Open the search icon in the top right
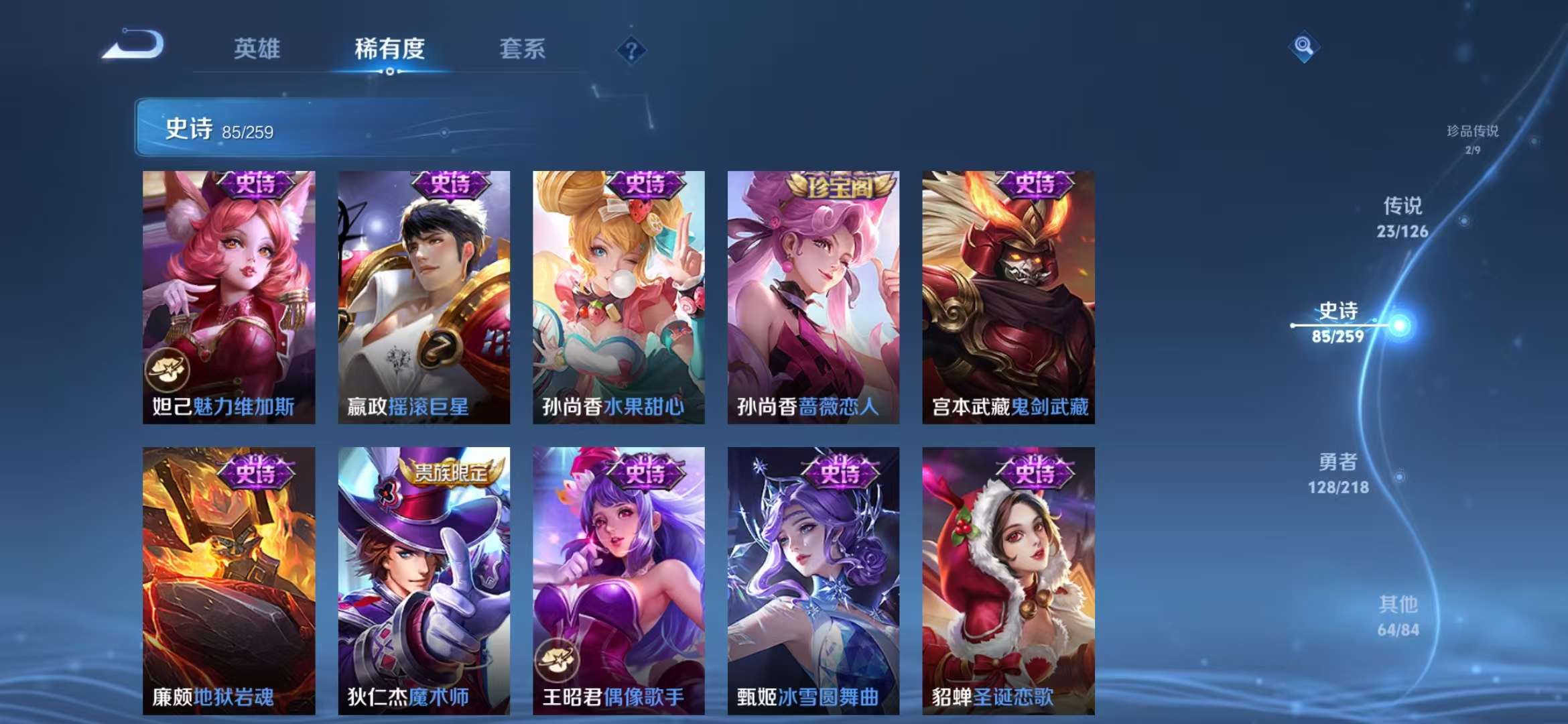 click(x=1304, y=48)
